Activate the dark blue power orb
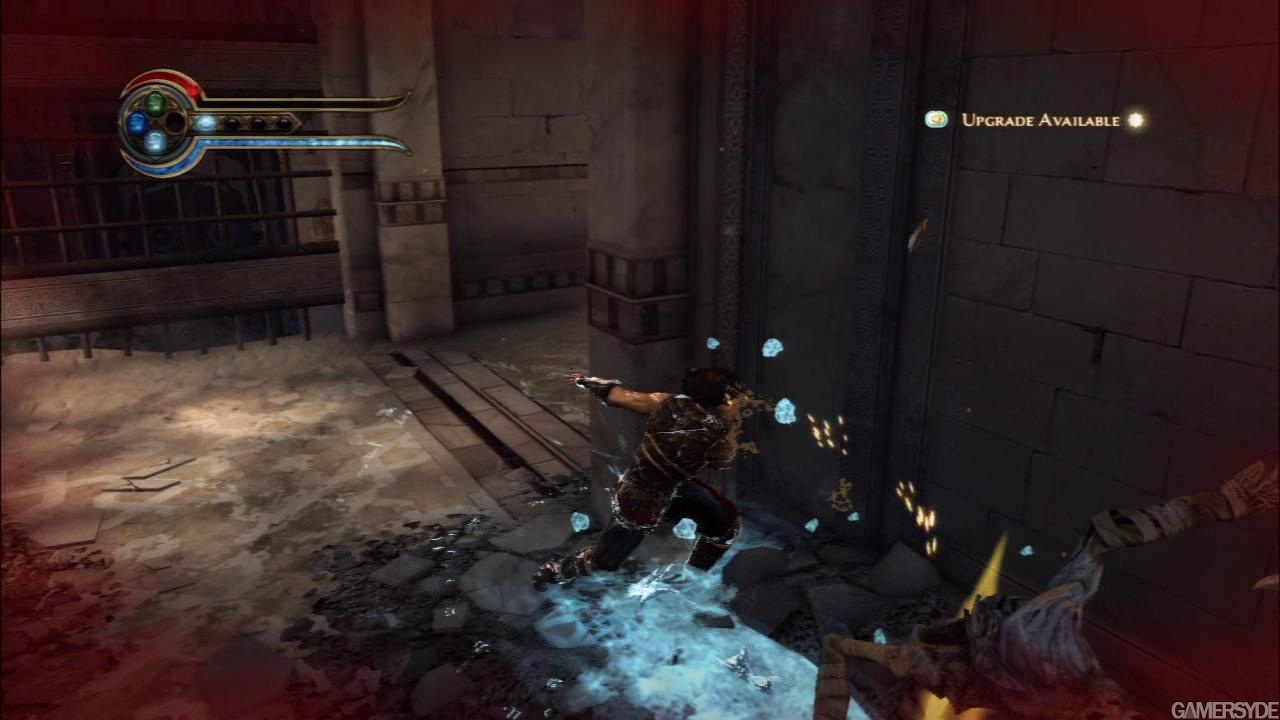 pyautogui.click(x=137, y=123)
